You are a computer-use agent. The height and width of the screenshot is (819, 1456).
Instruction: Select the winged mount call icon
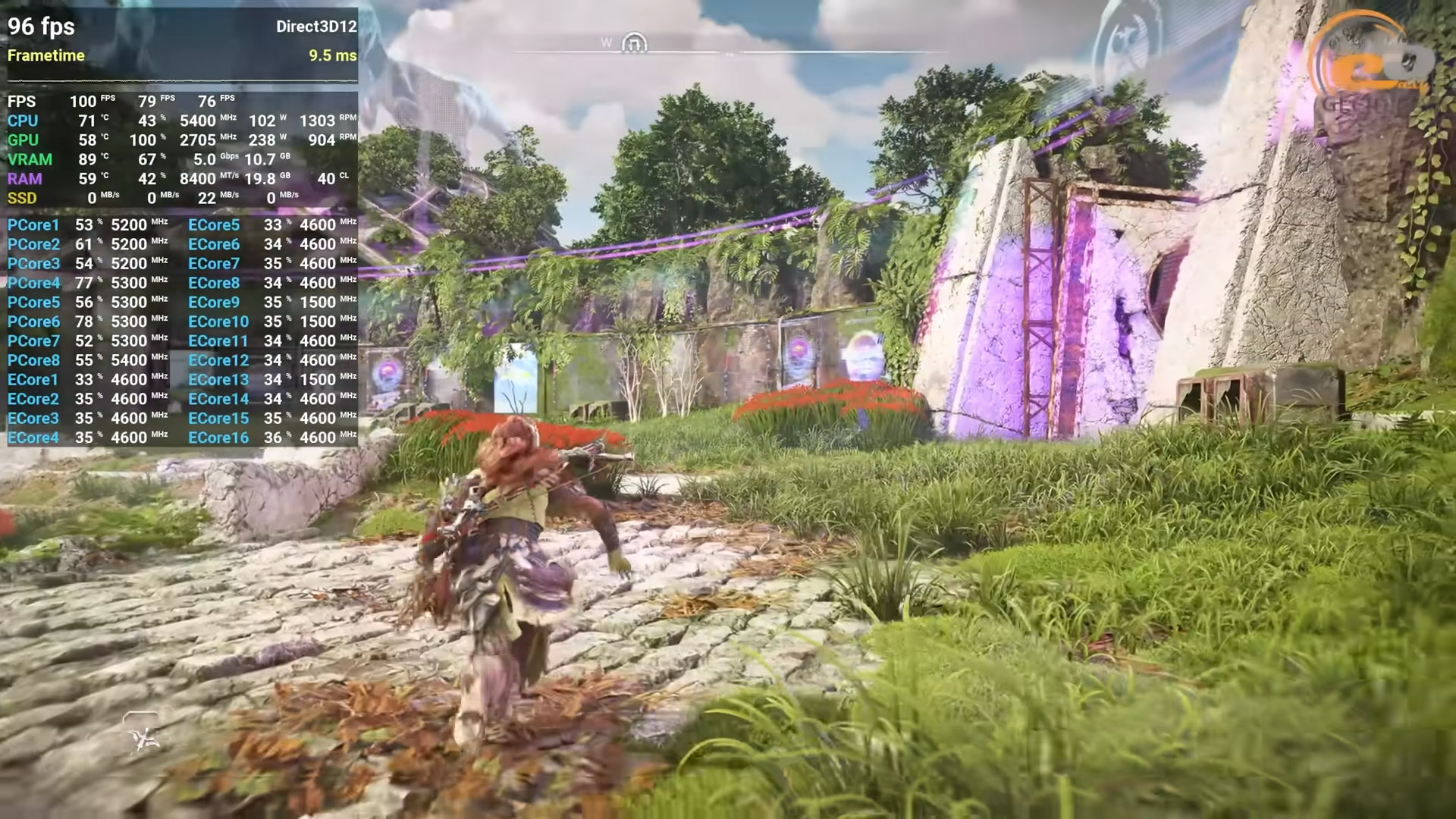(142, 734)
